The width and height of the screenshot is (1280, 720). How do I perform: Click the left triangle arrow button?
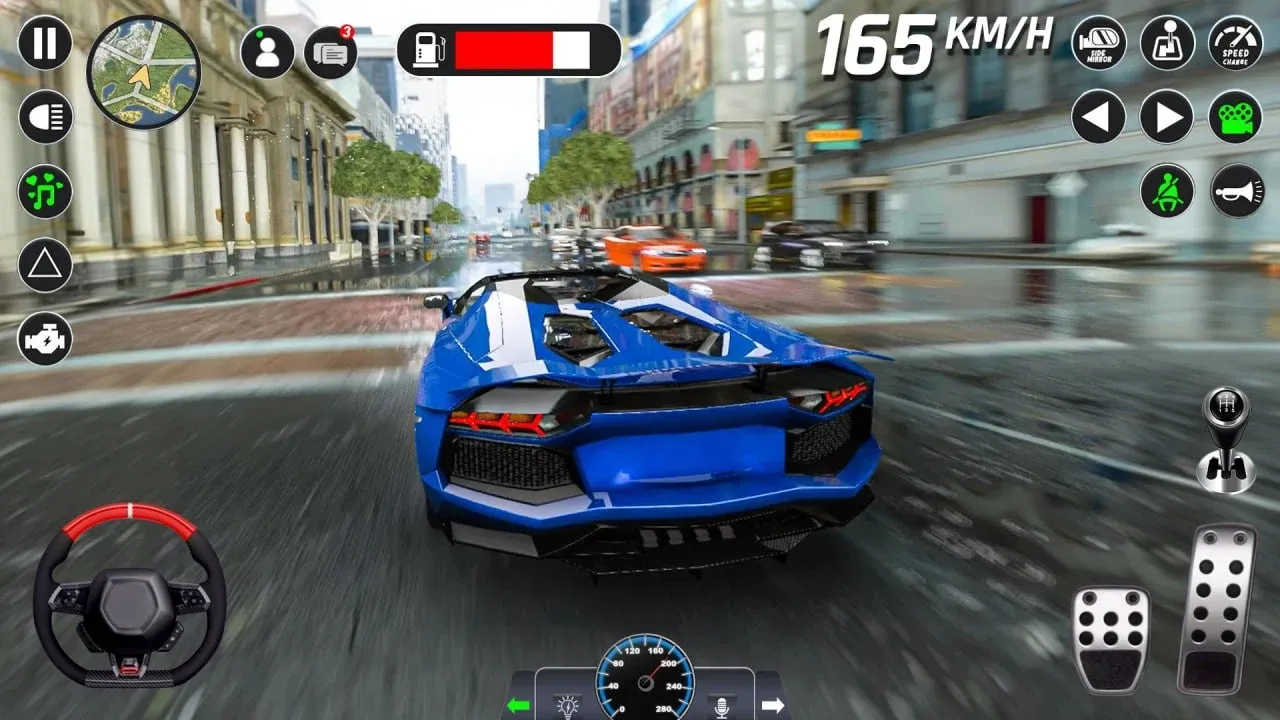pos(1099,117)
